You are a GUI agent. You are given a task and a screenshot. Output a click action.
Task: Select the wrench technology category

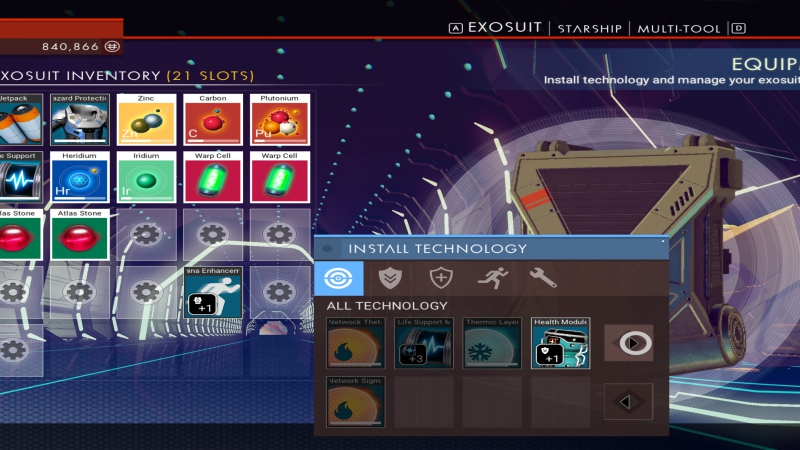point(543,278)
